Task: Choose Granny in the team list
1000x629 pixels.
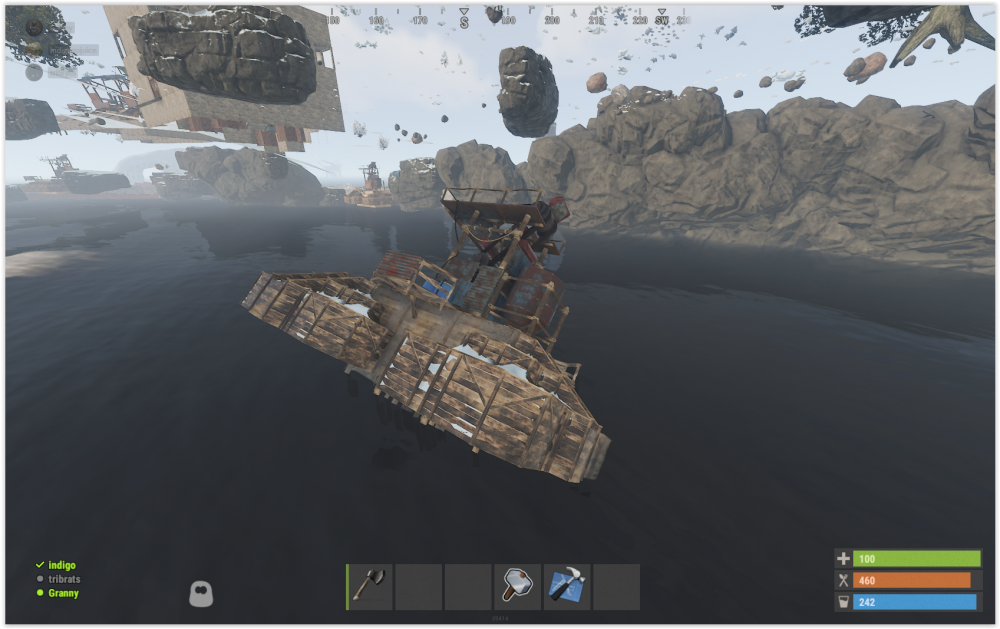Action: click(x=63, y=593)
